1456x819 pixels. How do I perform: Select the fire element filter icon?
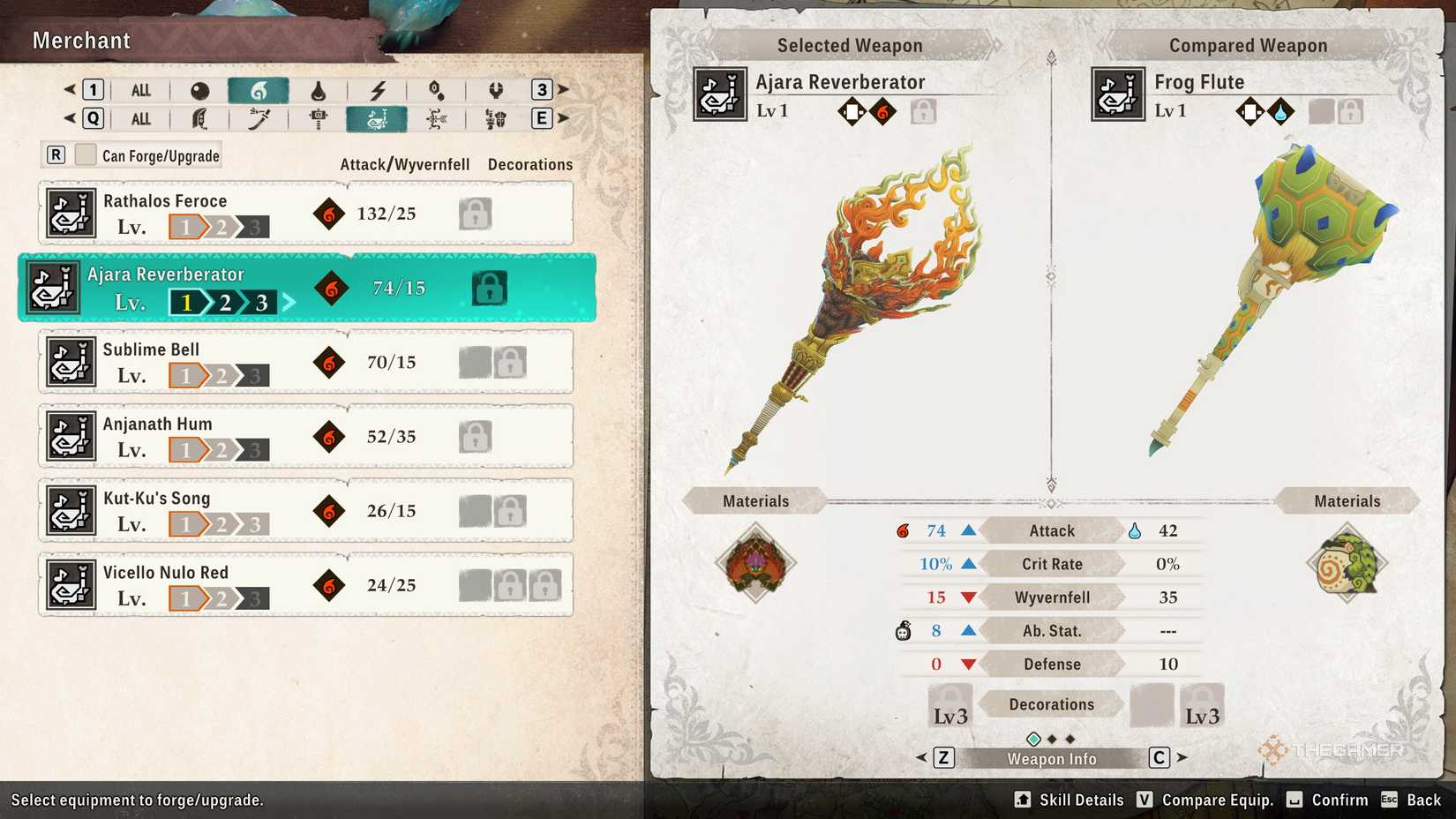259,89
